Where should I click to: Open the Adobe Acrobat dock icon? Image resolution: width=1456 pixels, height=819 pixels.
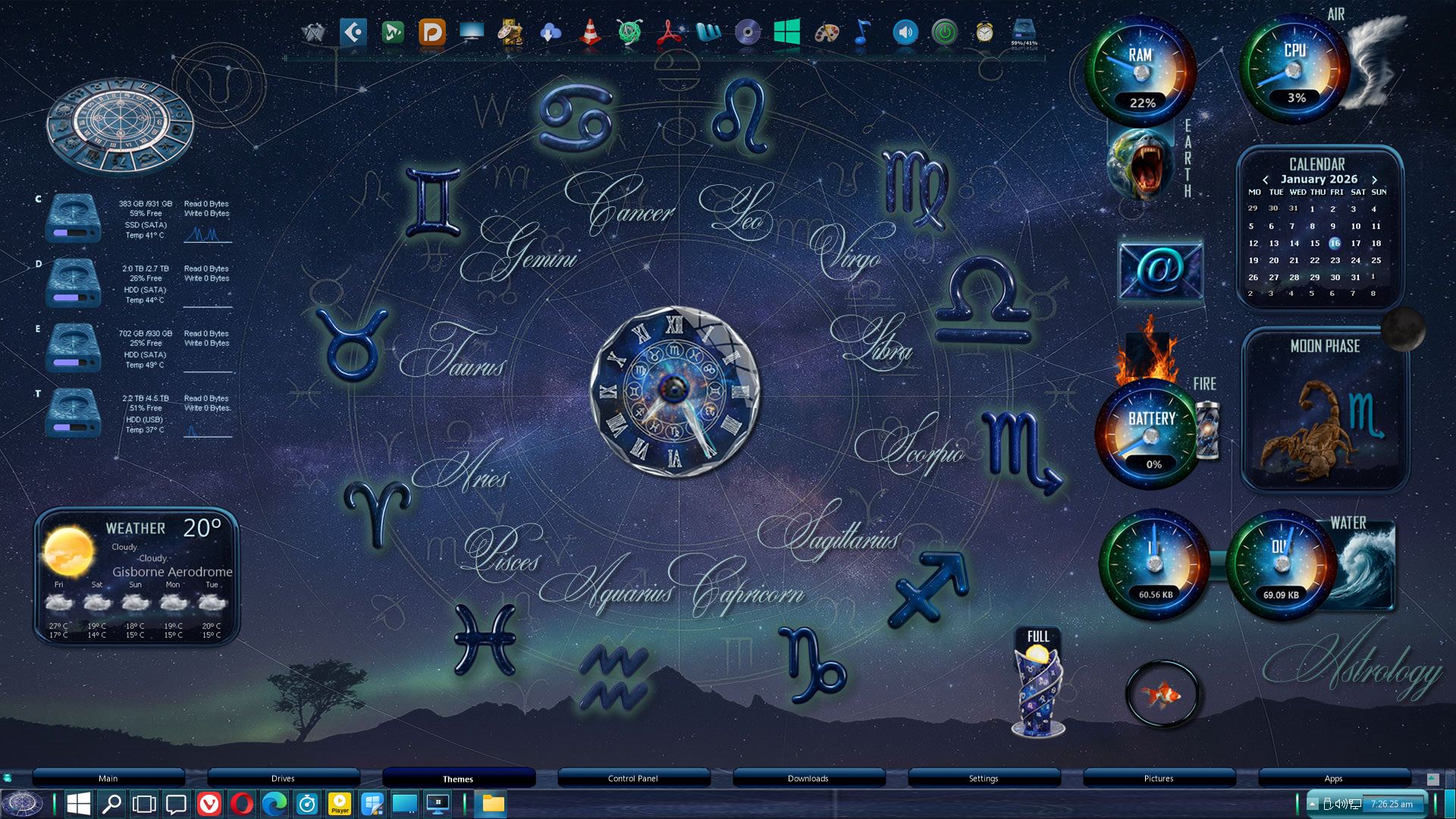[x=669, y=33]
